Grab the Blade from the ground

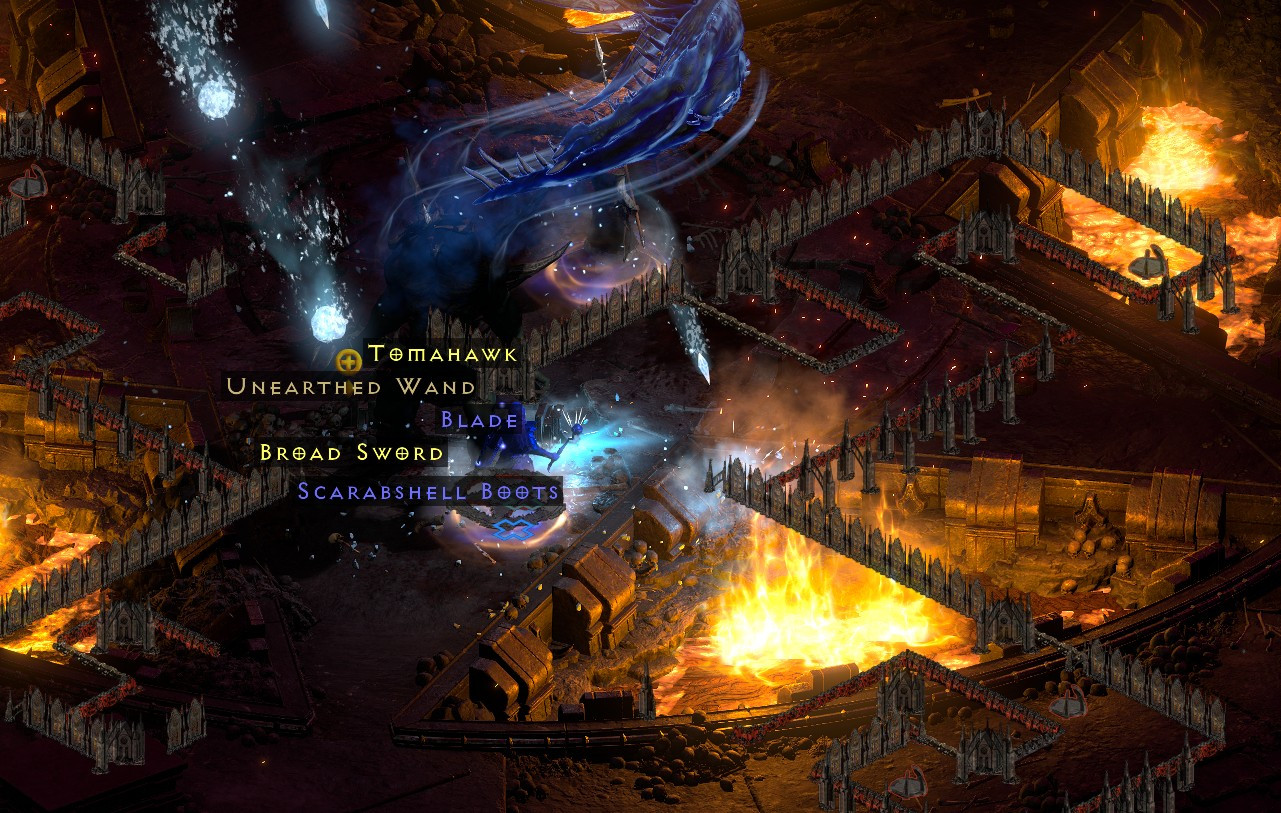point(480,420)
